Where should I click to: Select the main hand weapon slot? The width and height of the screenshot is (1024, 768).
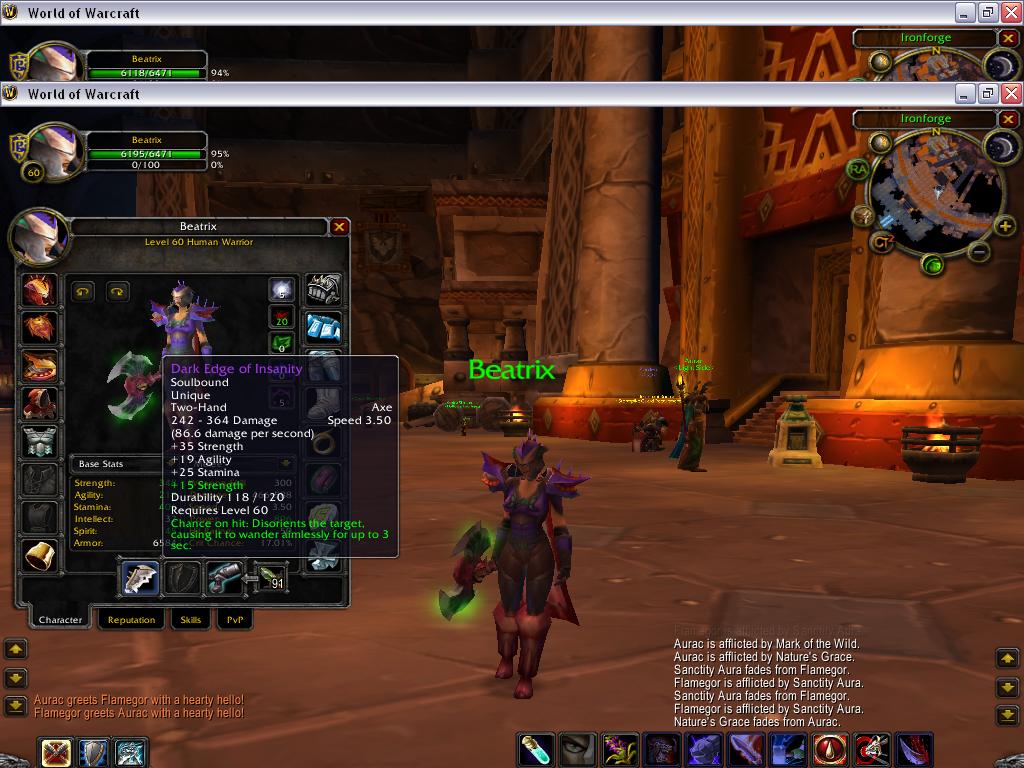tap(140, 578)
